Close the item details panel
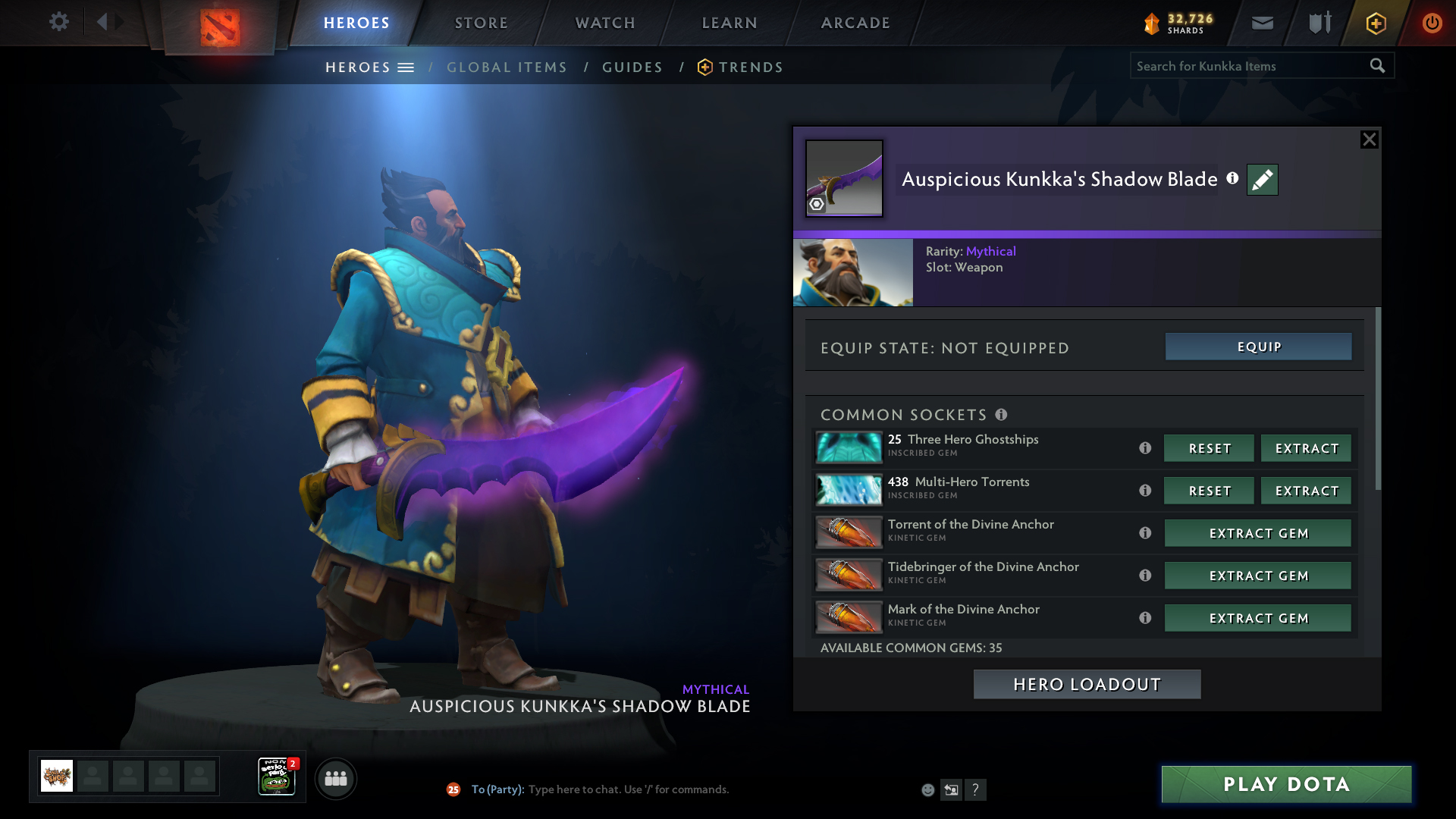 (x=1369, y=140)
